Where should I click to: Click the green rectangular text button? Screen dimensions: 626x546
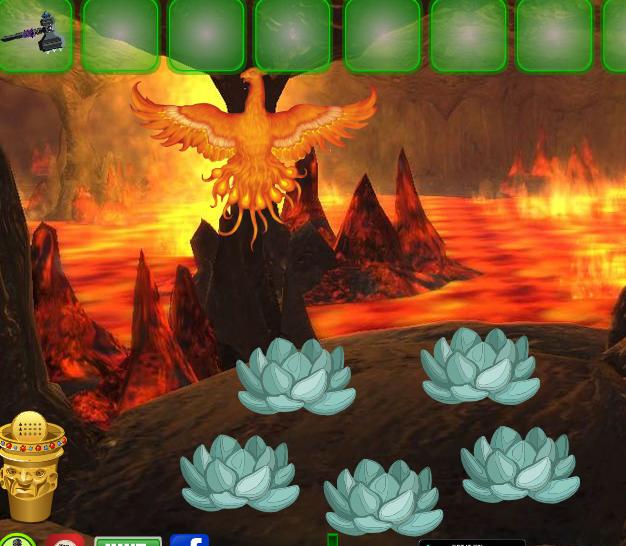coord(128,541)
